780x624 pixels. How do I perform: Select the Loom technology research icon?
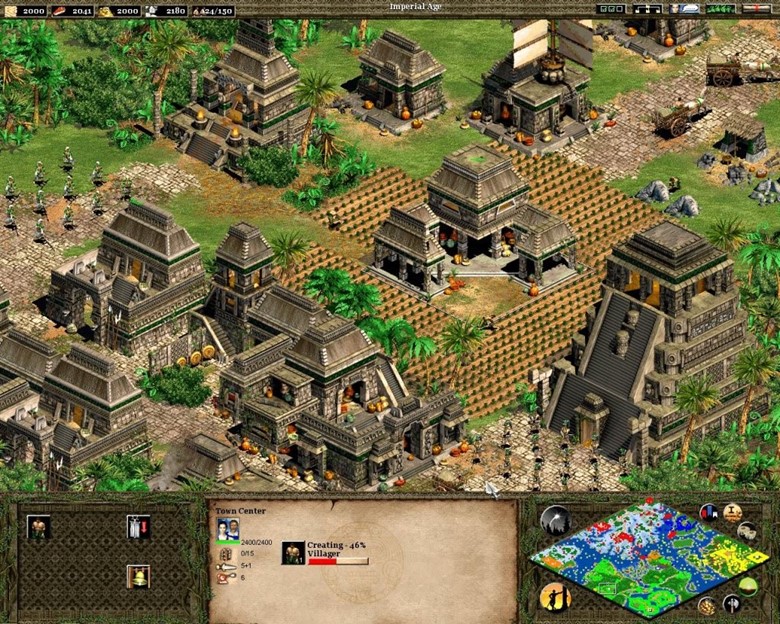click(138, 527)
